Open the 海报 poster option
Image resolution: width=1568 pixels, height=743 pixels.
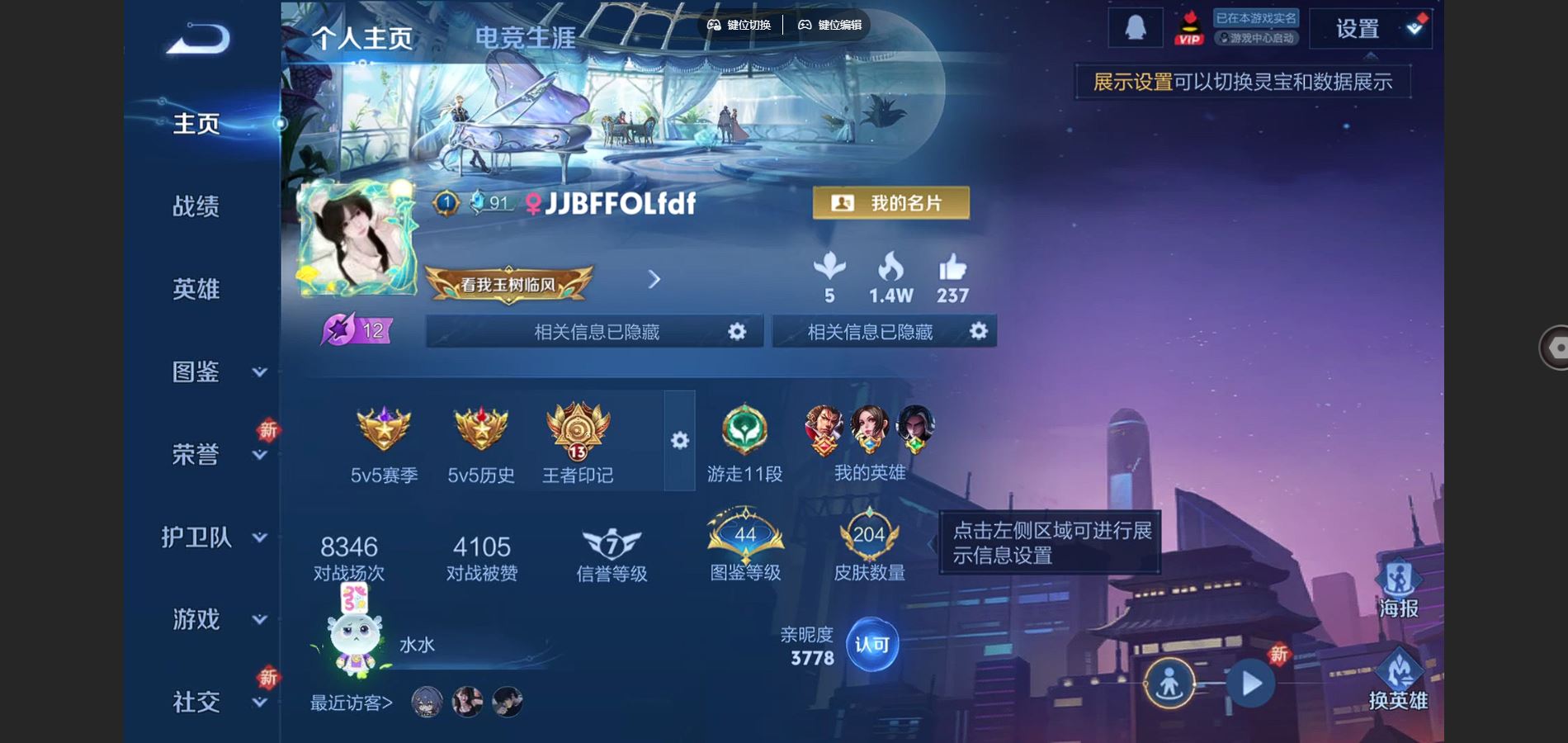coord(1398,589)
